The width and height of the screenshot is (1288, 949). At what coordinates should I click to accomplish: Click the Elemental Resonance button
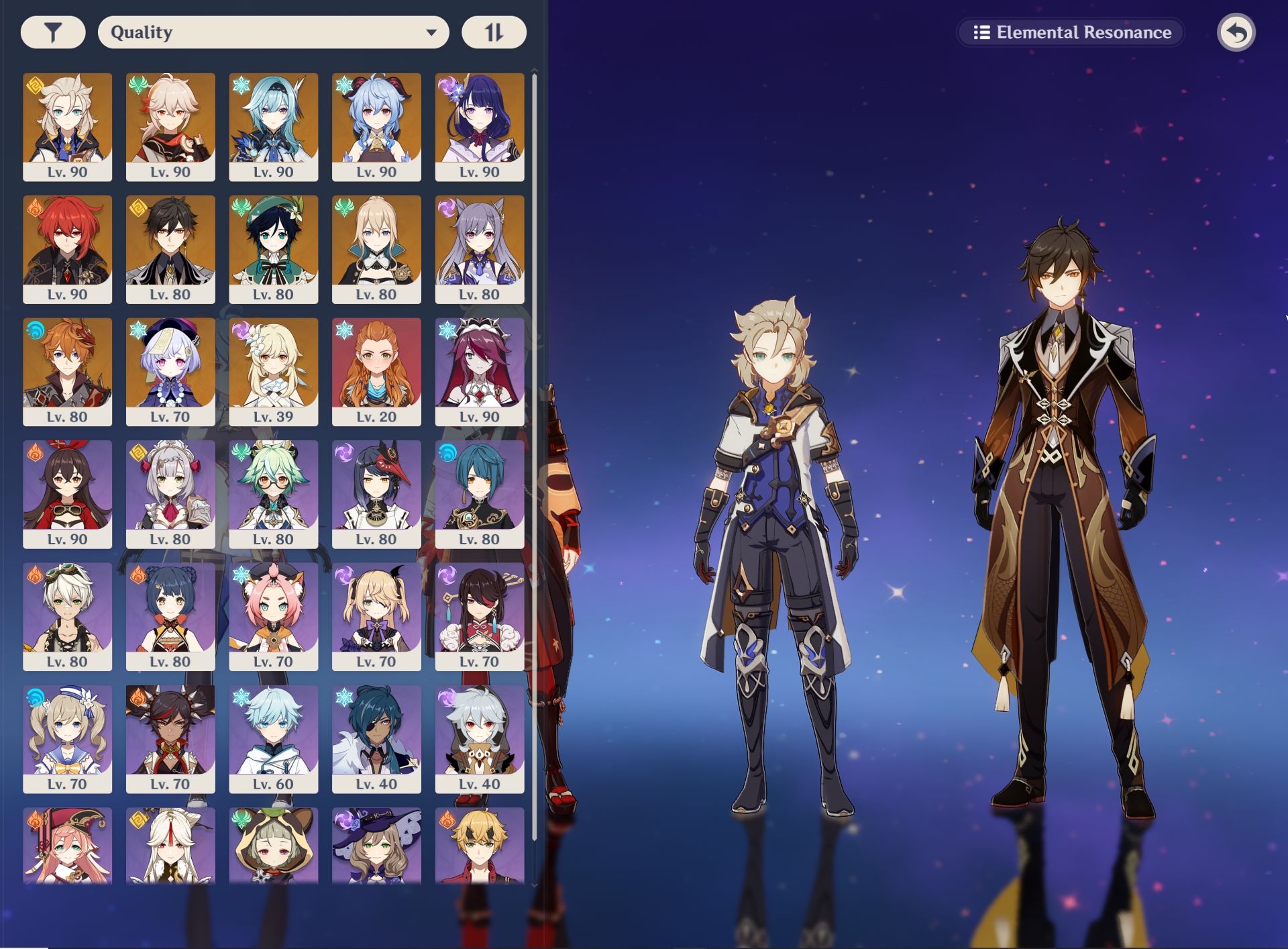(1070, 31)
